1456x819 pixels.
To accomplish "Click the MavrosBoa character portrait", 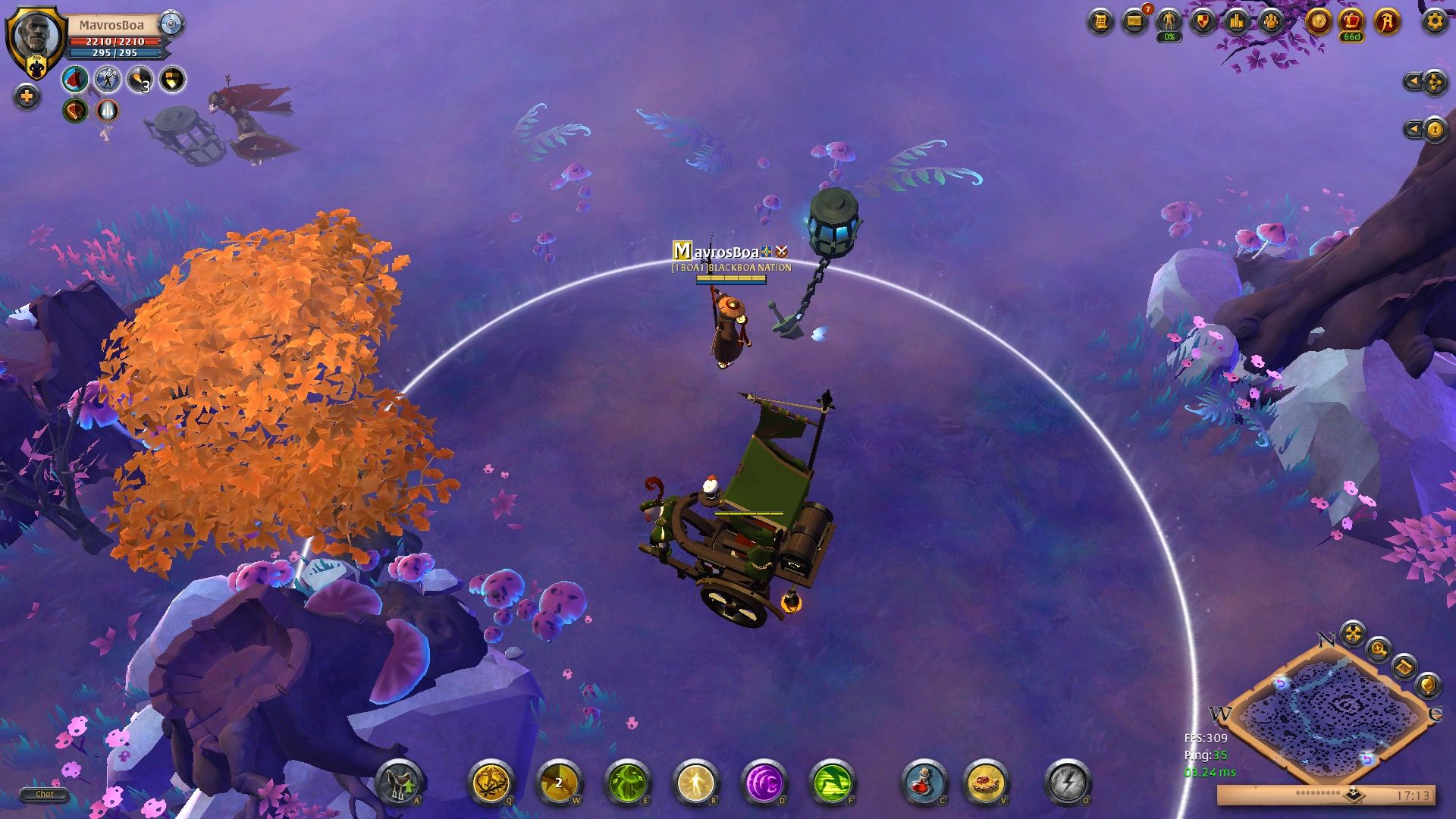I will 36,38.
